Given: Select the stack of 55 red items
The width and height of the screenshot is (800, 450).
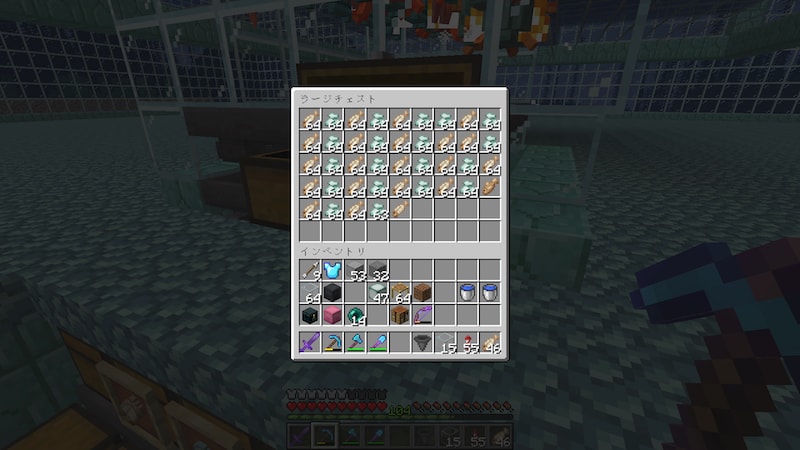Looking at the screenshot, I should (468, 344).
